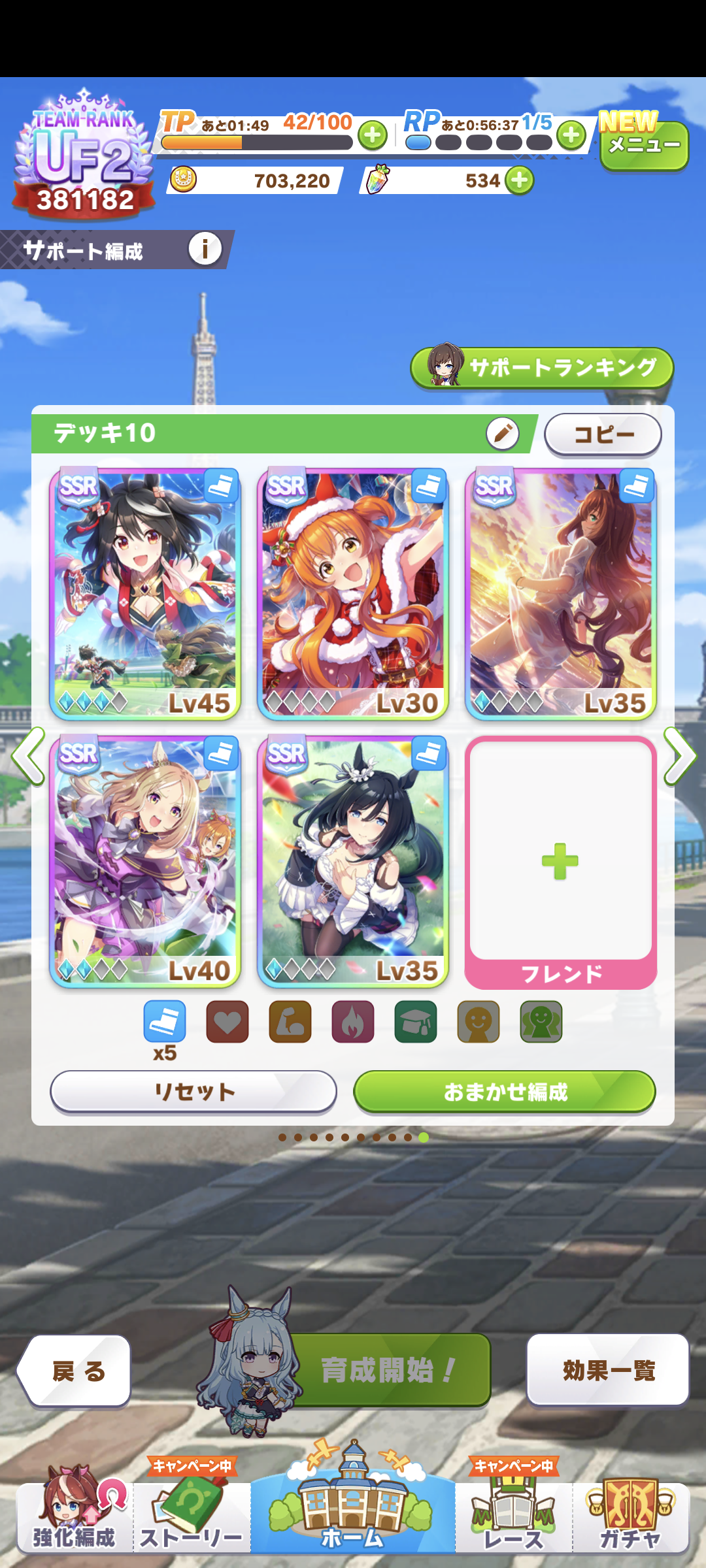Open the ガチャ tab
The width and height of the screenshot is (706, 1568).
(630, 1519)
